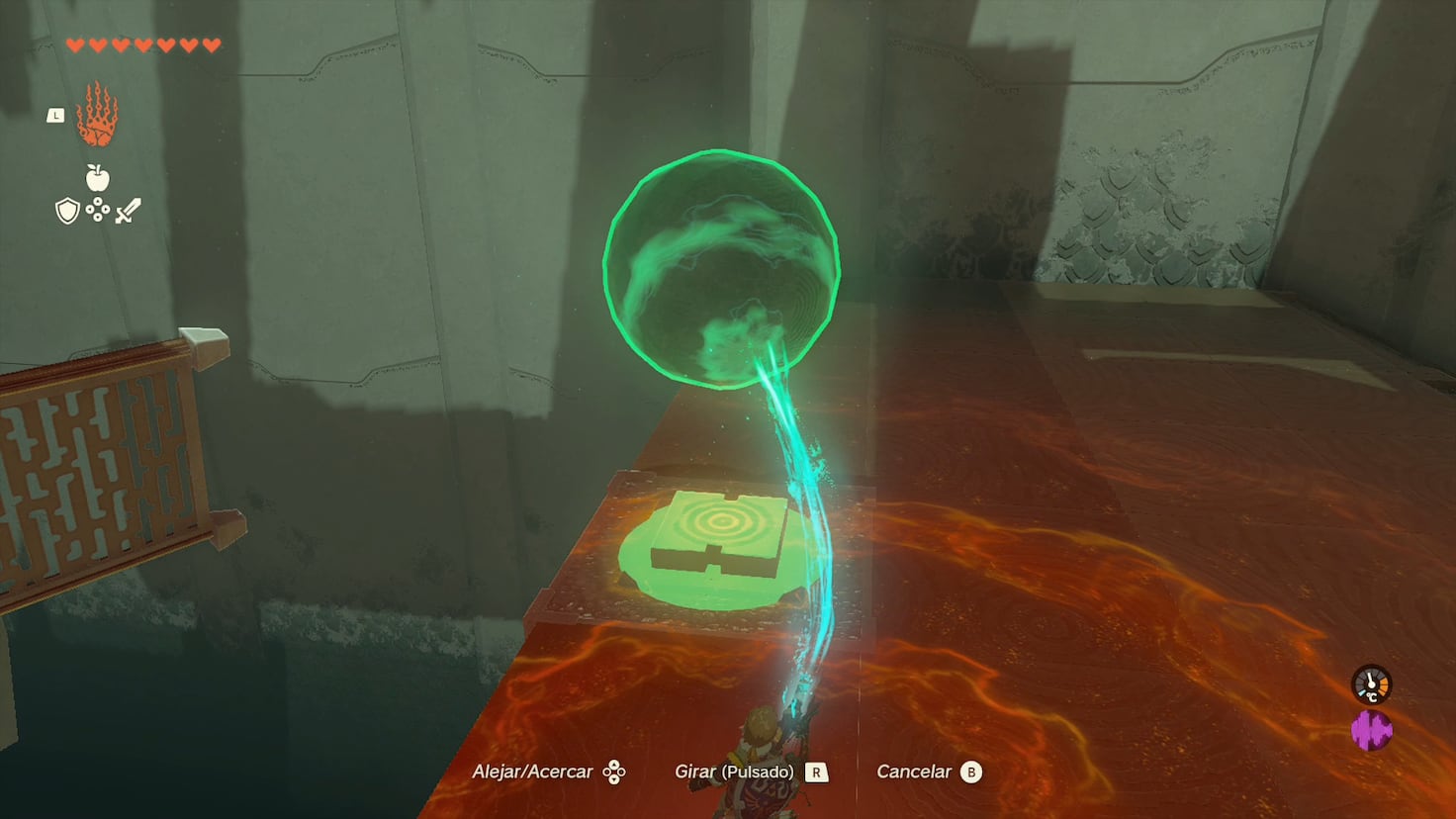Click the Alejar/Acercar label

[x=535, y=771]
